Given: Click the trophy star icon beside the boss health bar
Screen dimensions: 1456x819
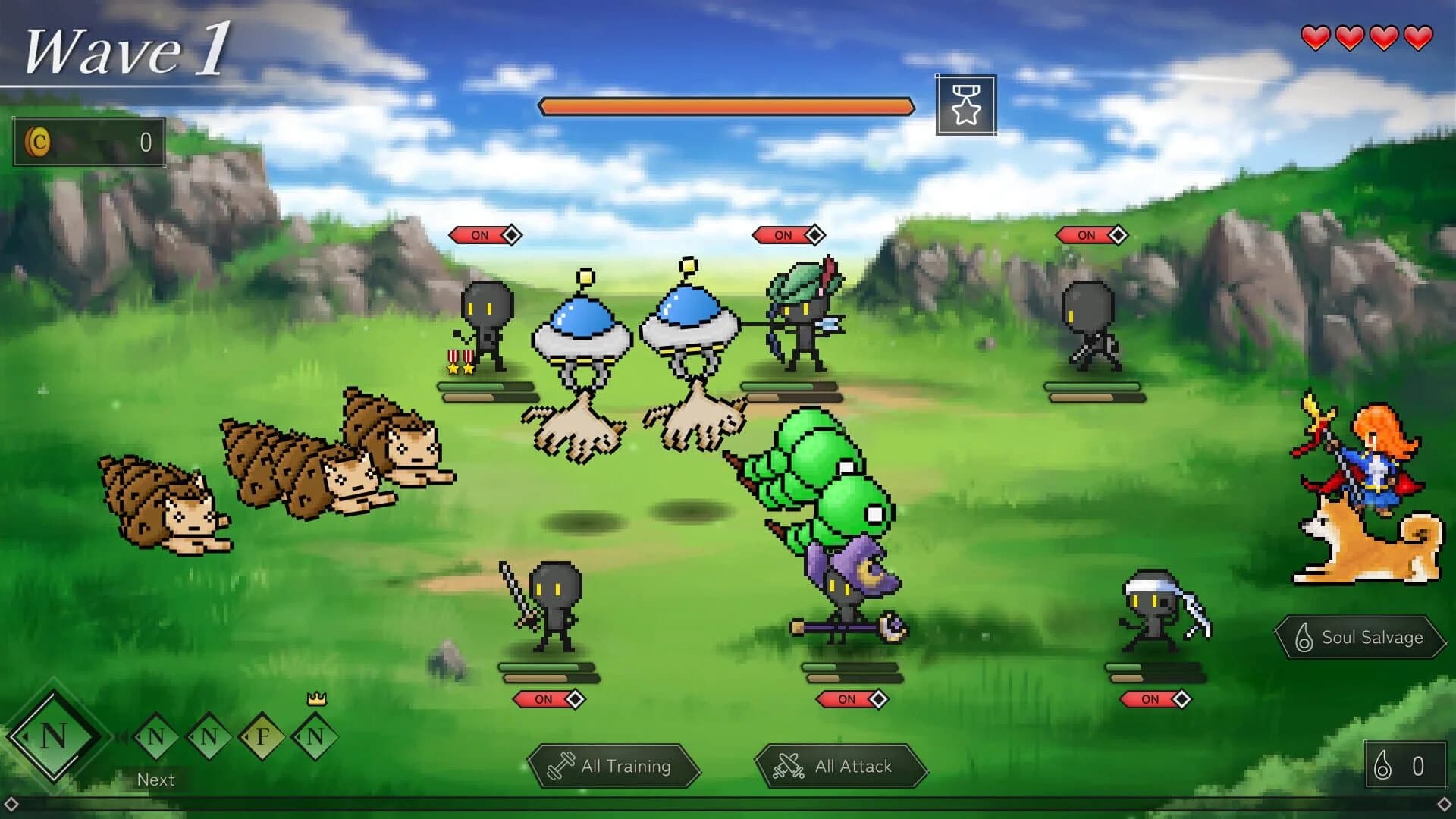Looking at the screenshot, I should 965,105.
